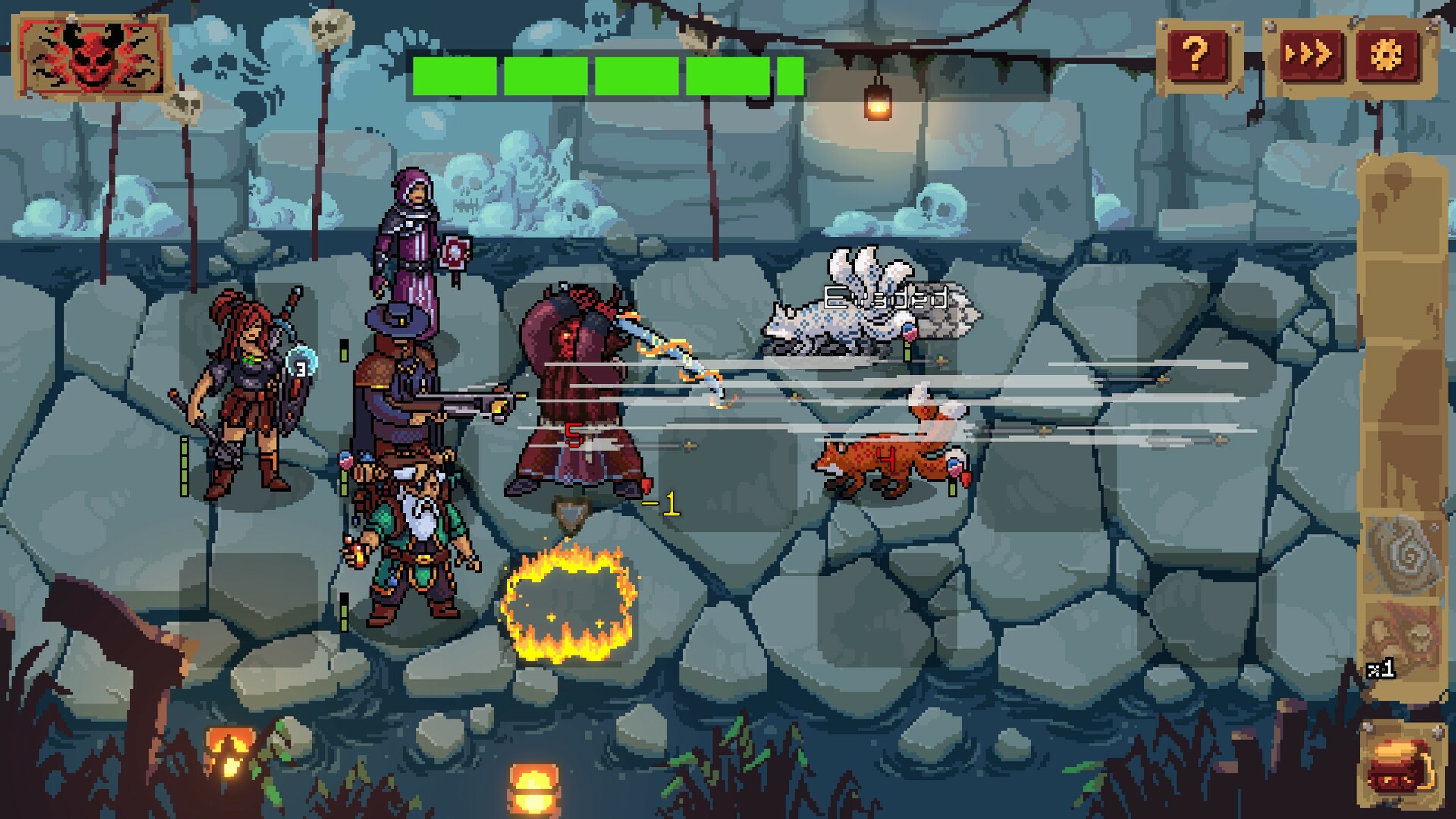The image size is (1456, 819).
Task: Click the demon banner in the top-left corner
Action: [91, 57]
